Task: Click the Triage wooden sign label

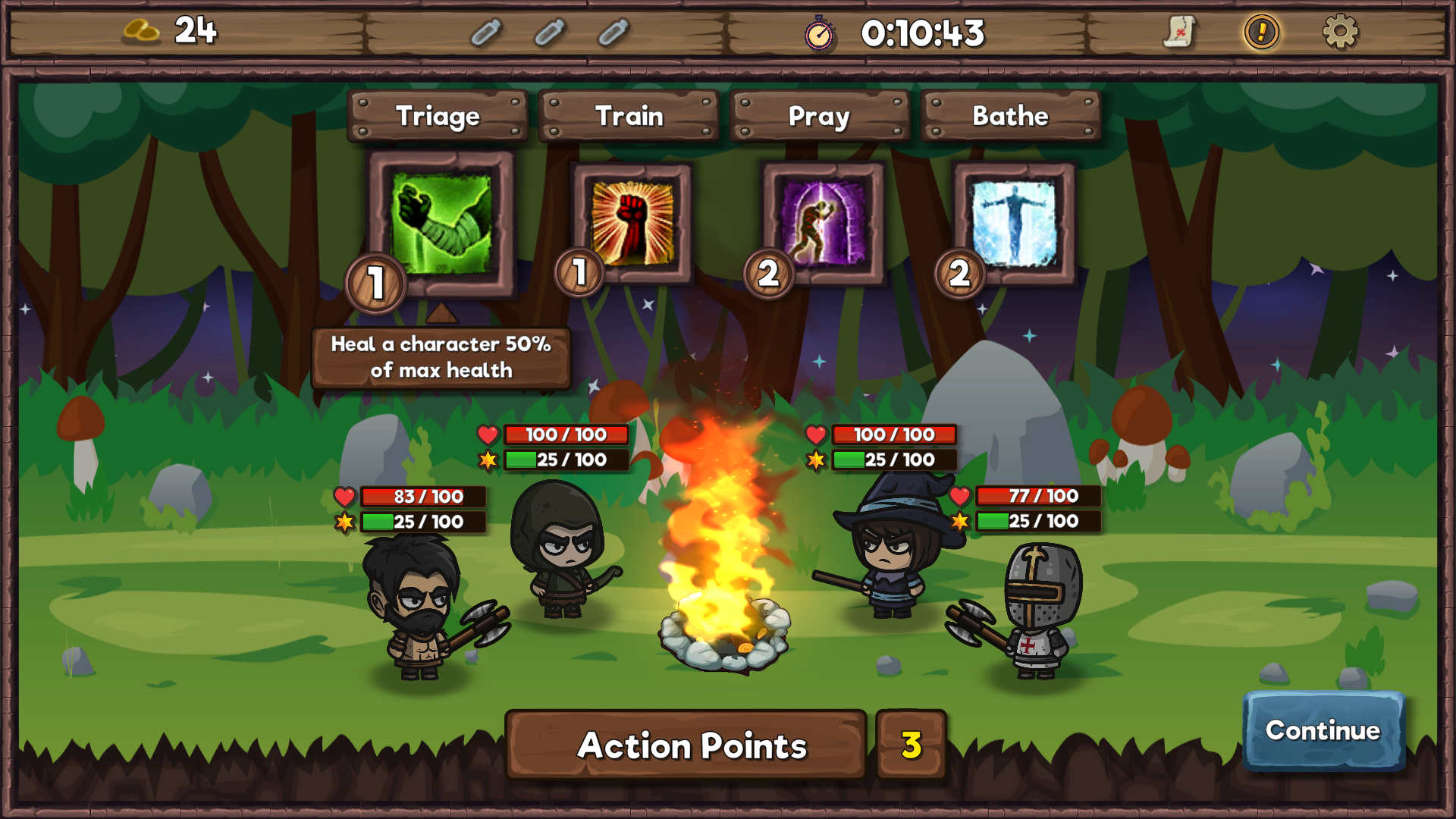Action: coord(438,116)
